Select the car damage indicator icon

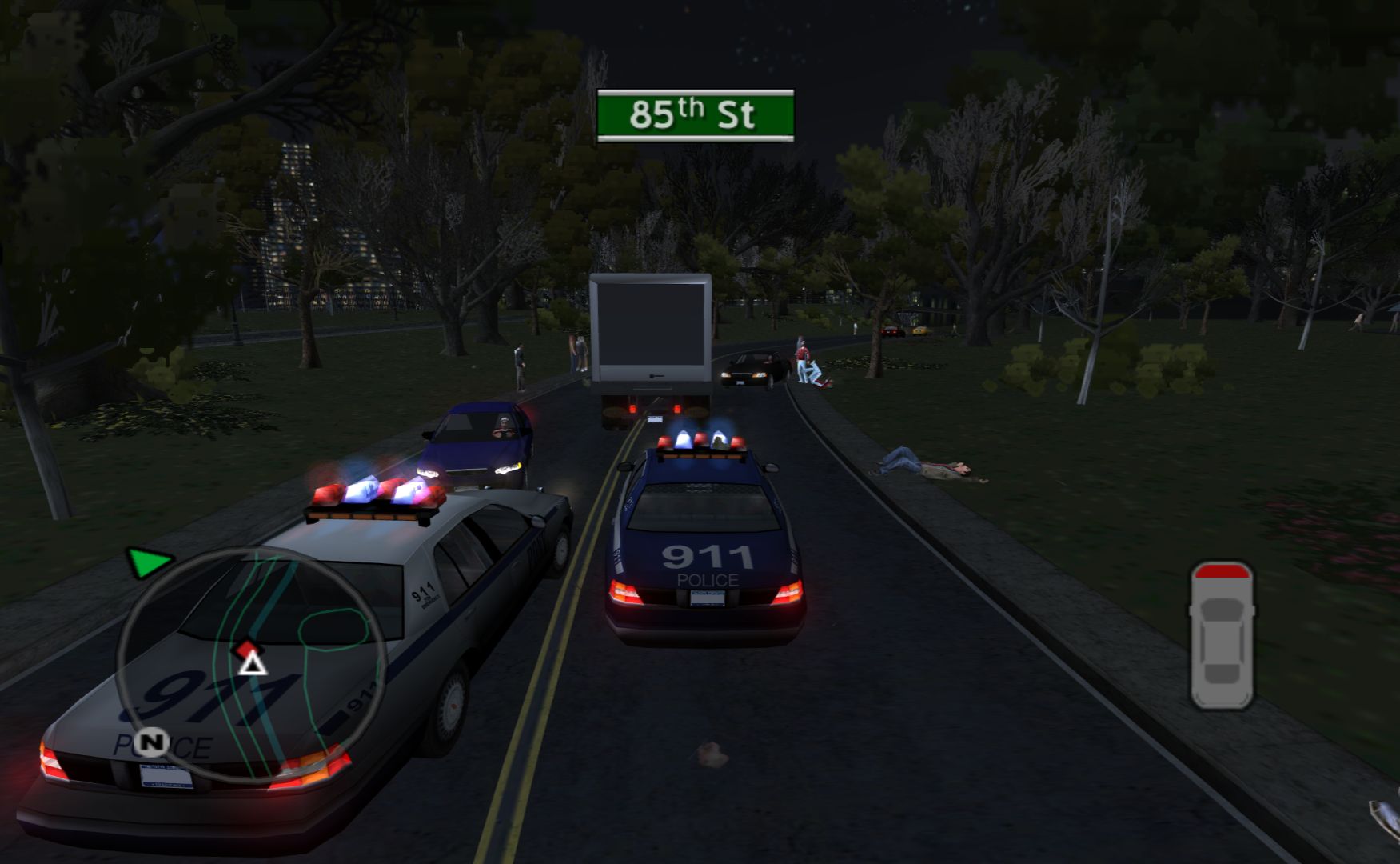pyautogui.click(x=1221, y=635)
